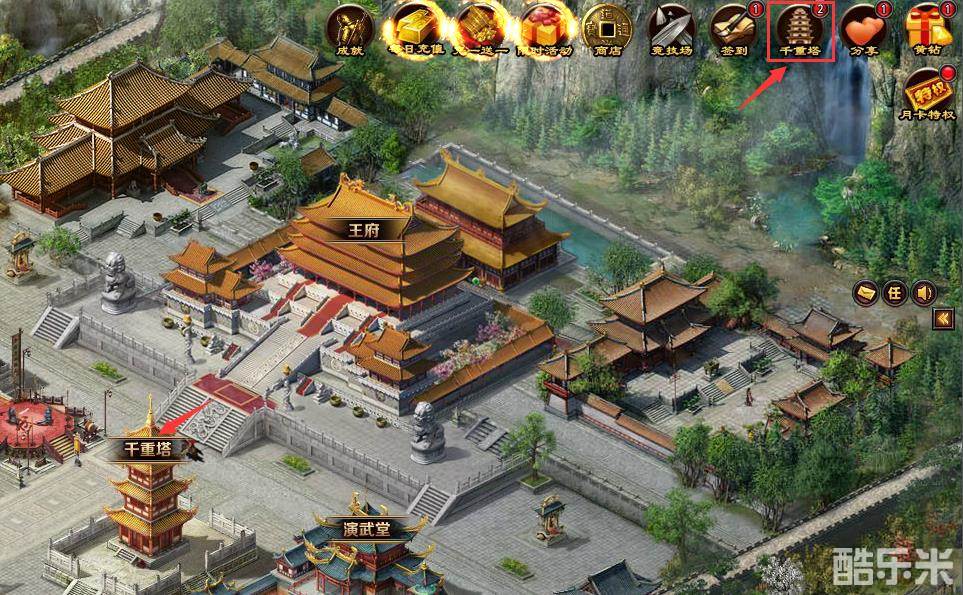Select the 王府 building label

tap(363, 229)
